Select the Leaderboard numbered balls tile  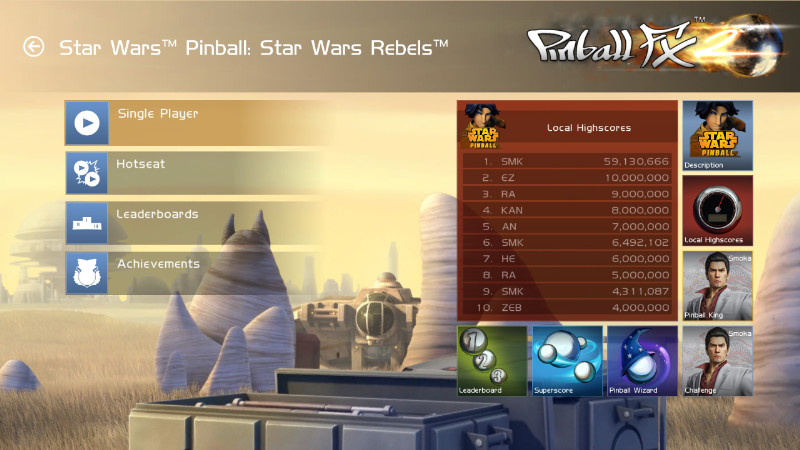(492, 360)
